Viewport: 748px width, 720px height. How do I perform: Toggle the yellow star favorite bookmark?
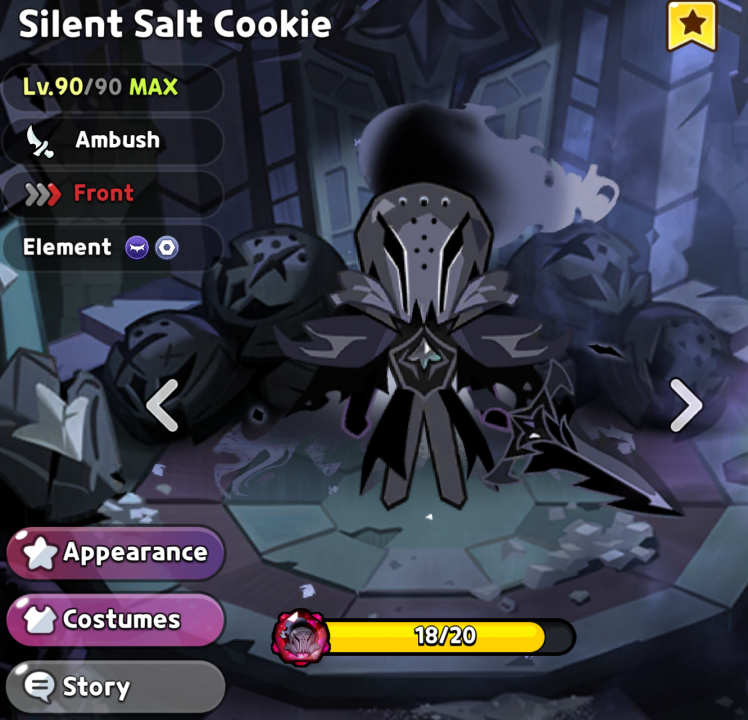[691, 23]
